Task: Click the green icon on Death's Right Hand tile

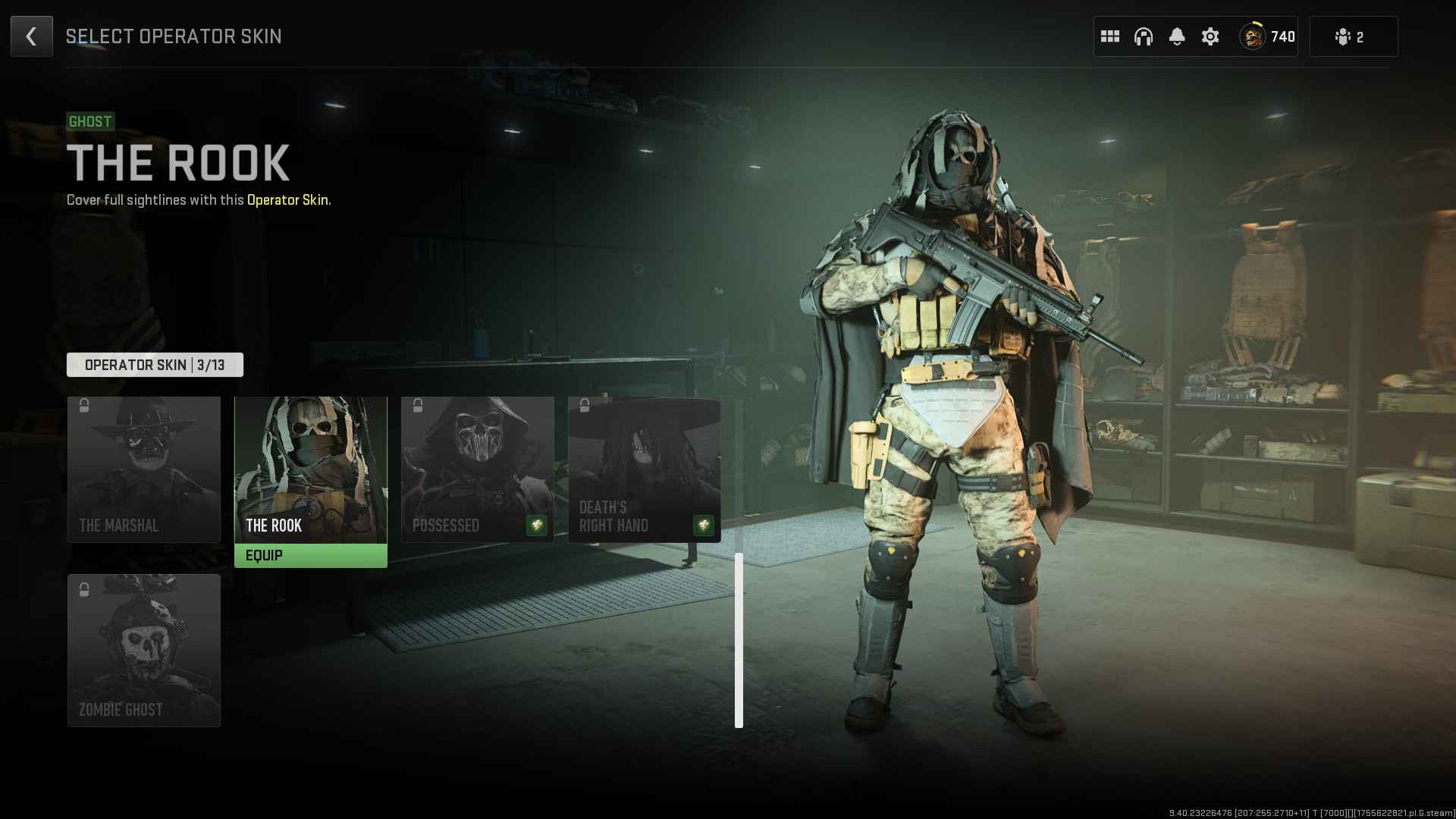Action: click(703, 526)
